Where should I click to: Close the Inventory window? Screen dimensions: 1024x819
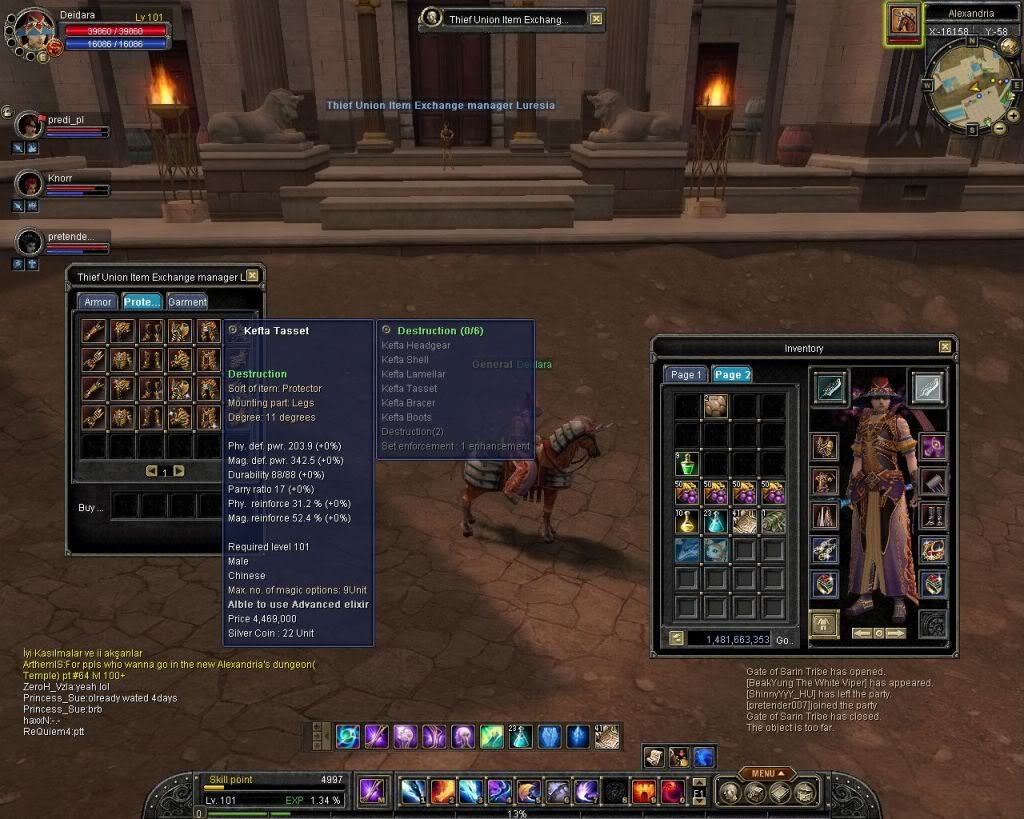[x=945, y=347]
